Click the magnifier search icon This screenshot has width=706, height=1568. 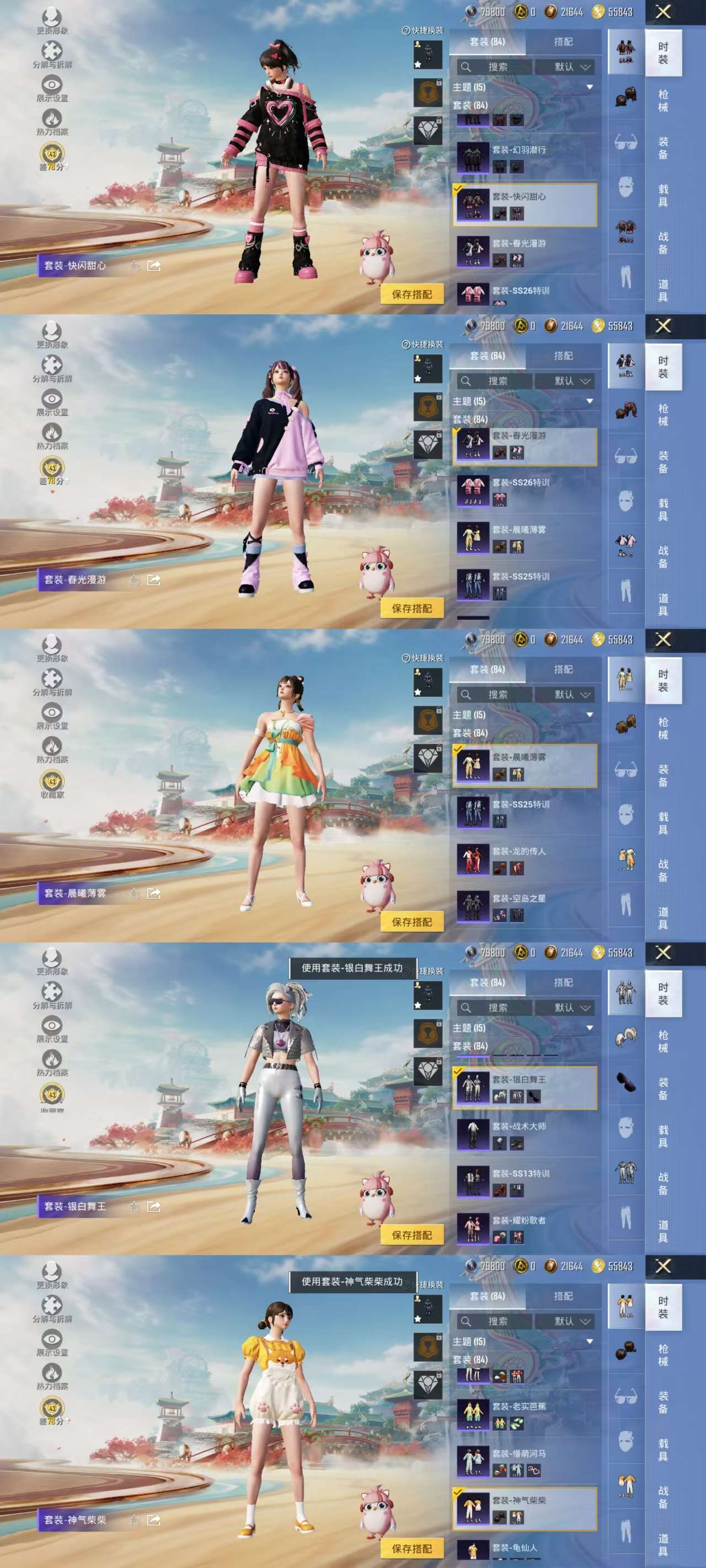coord(466,67)
